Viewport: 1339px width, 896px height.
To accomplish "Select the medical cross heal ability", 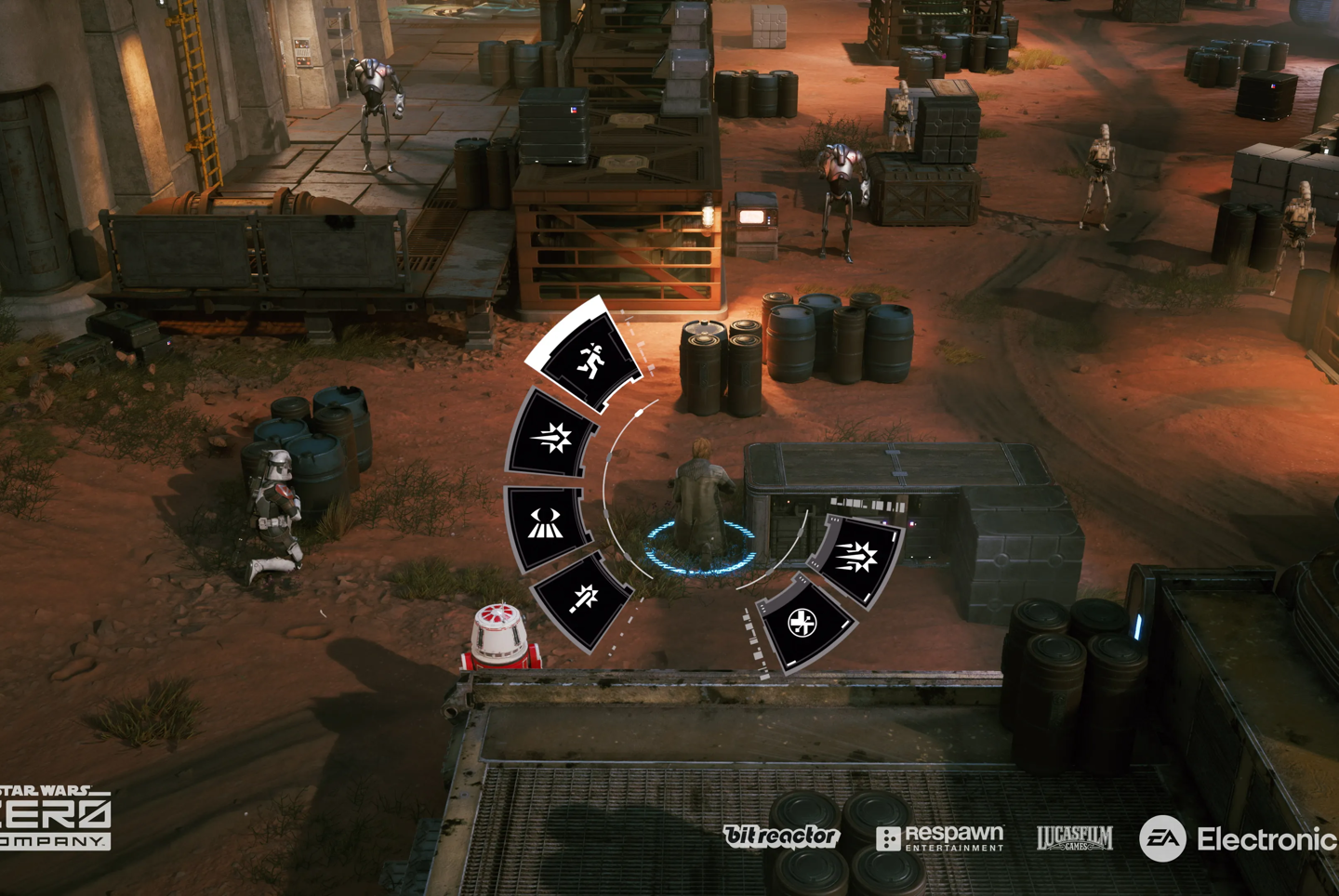I will tap(802, 623).
